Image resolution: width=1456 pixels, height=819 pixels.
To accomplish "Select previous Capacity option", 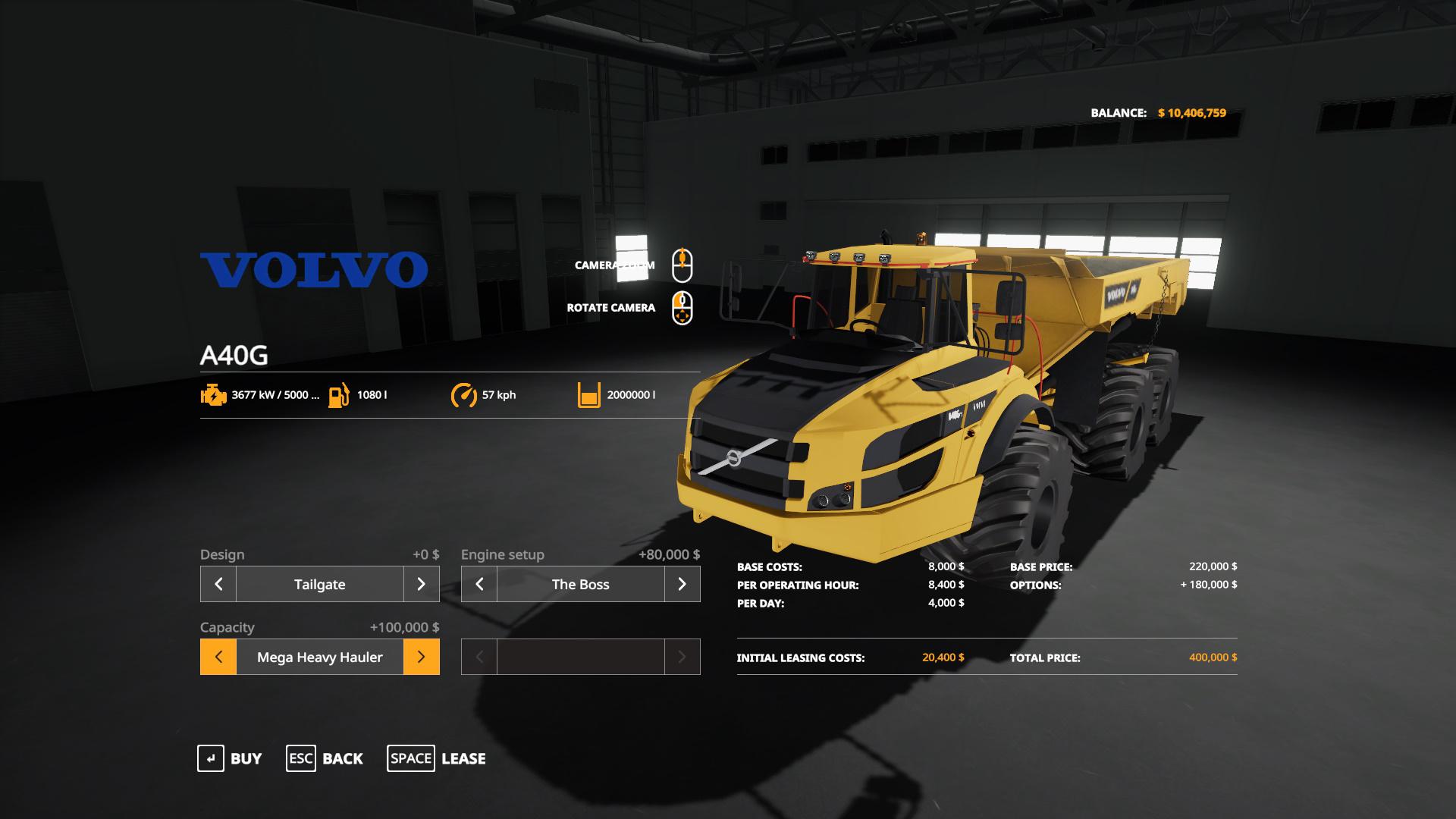I will pos(218,657).
